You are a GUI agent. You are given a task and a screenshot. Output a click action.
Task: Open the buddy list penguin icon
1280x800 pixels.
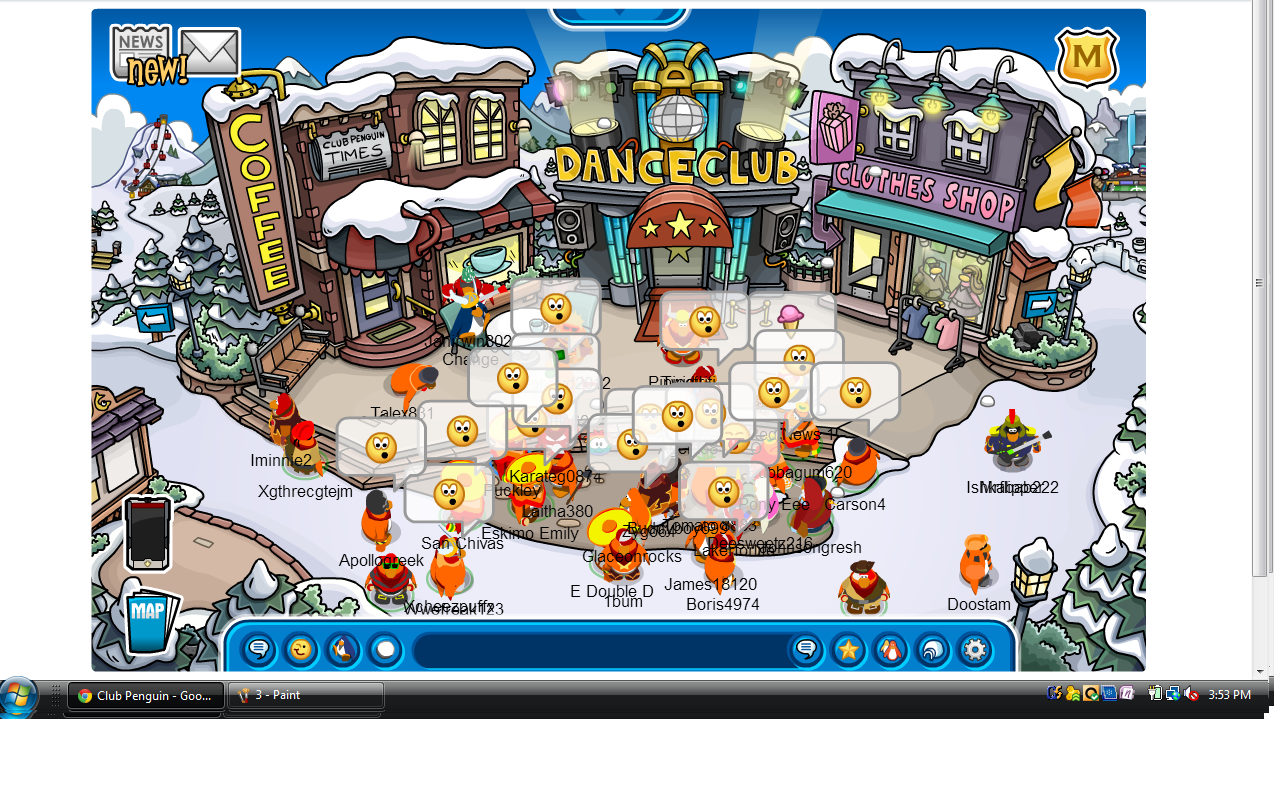[890, 650]
